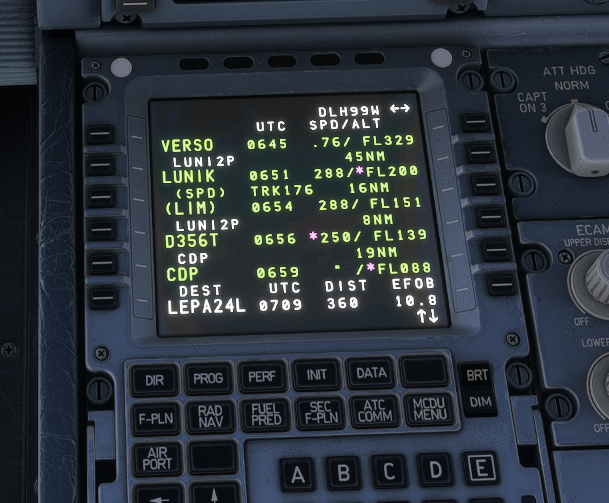
Task: Tap the letter E key
Action: pyautogui.click(x=481, y=467)
